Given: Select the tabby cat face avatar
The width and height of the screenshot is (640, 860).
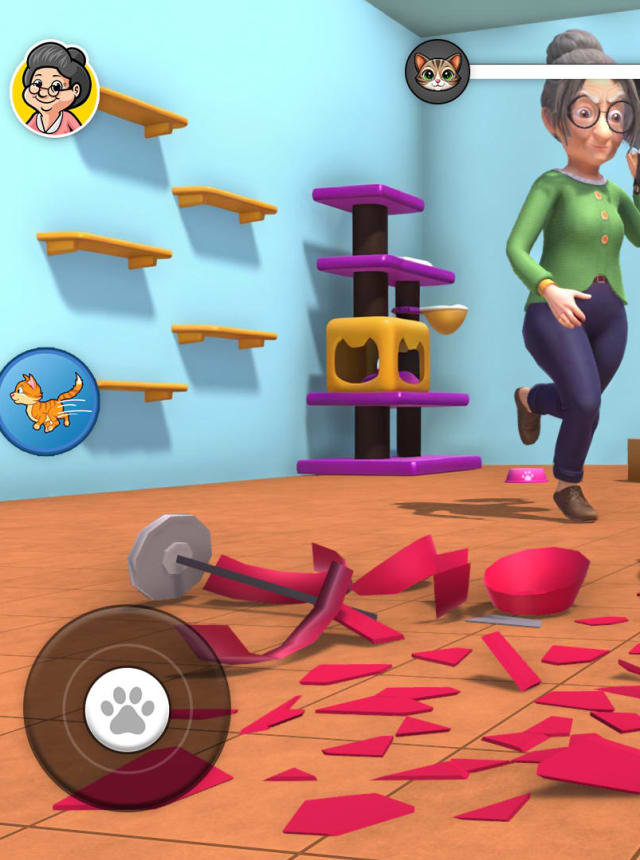Looking at the screenshot, I should point(437,71).
